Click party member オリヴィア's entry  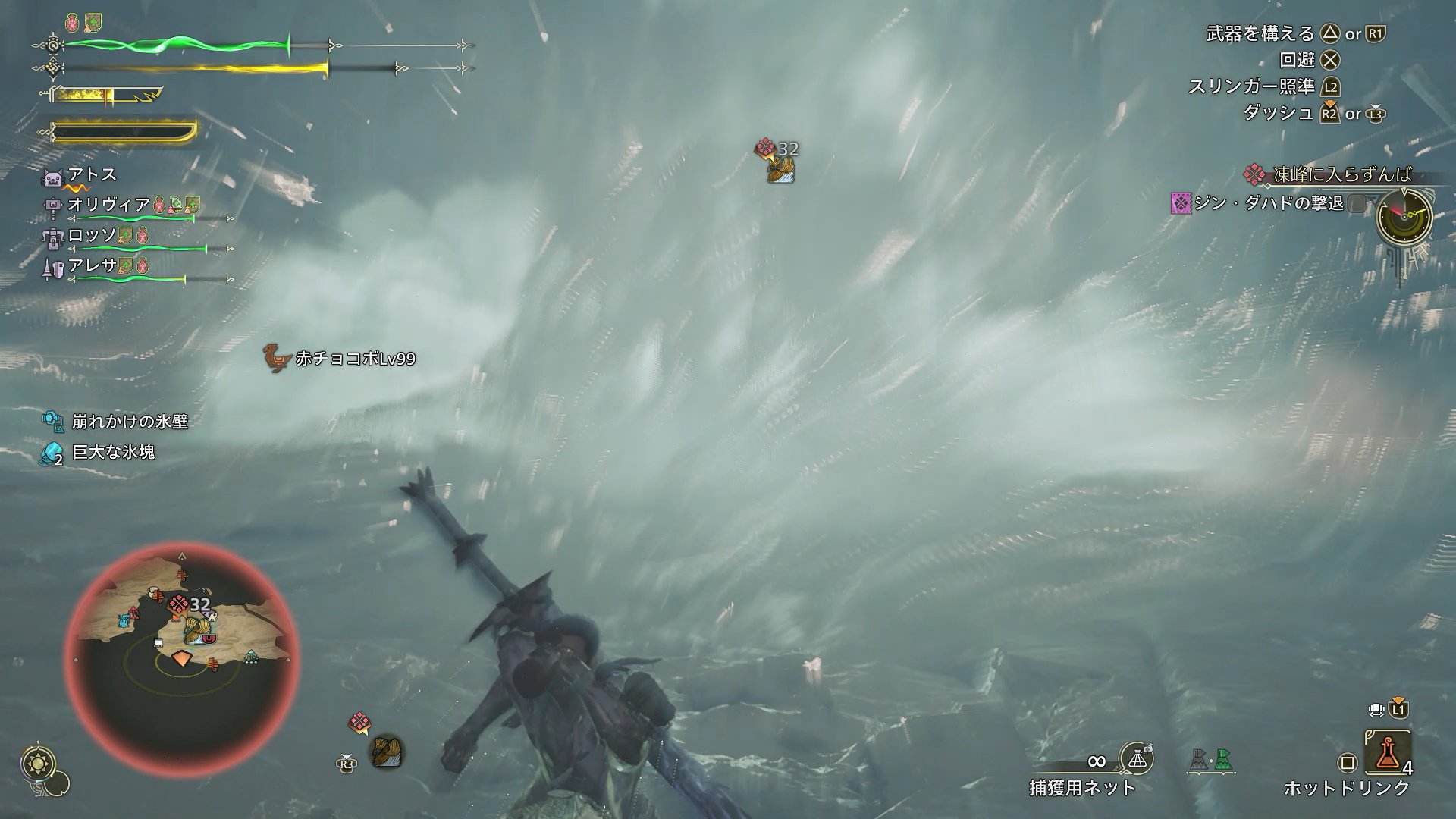click(109, 205)
